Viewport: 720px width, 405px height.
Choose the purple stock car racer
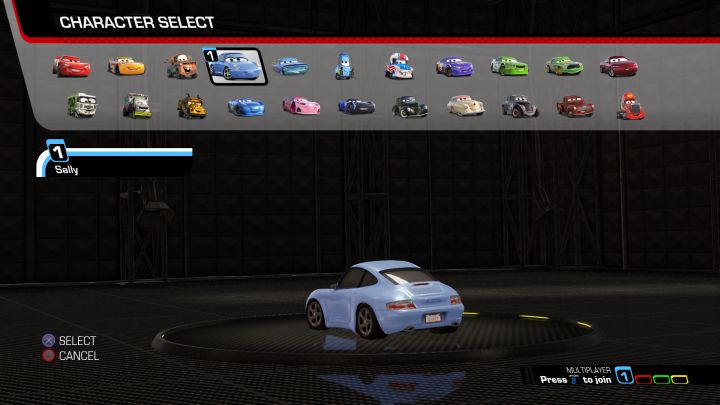[x=453, y=66]
